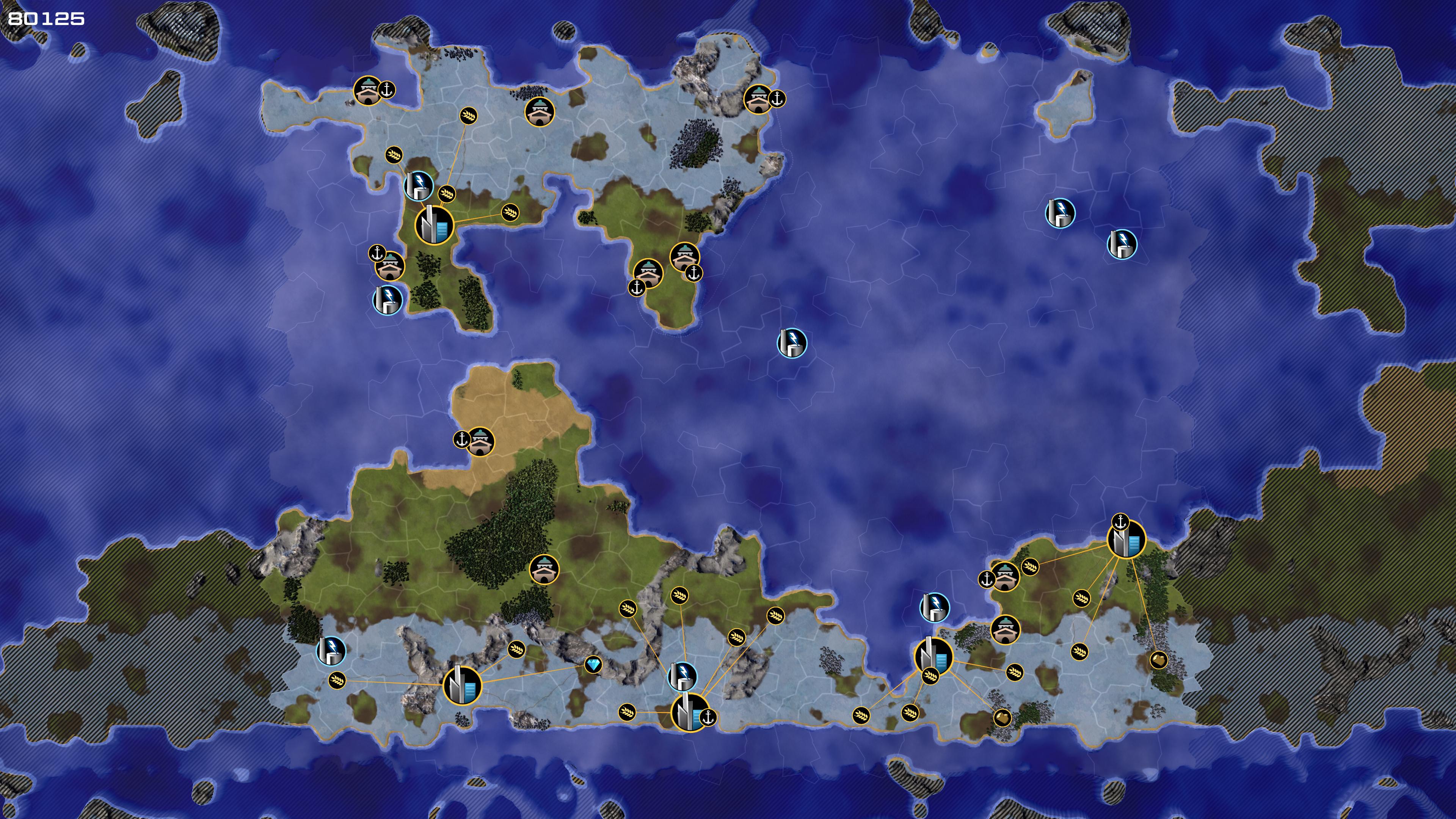
Task: Select the city linked to the diamond resource
Action: [462, 685]
